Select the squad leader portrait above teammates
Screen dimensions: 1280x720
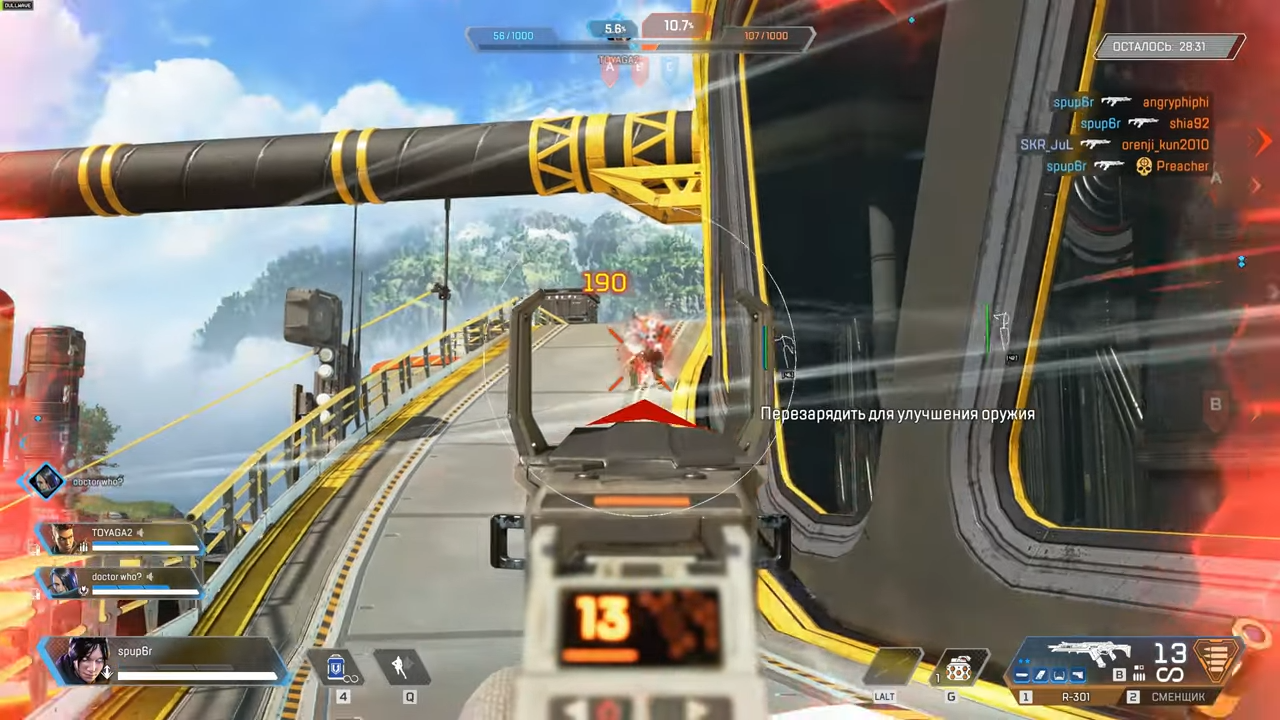pos(46,482)
